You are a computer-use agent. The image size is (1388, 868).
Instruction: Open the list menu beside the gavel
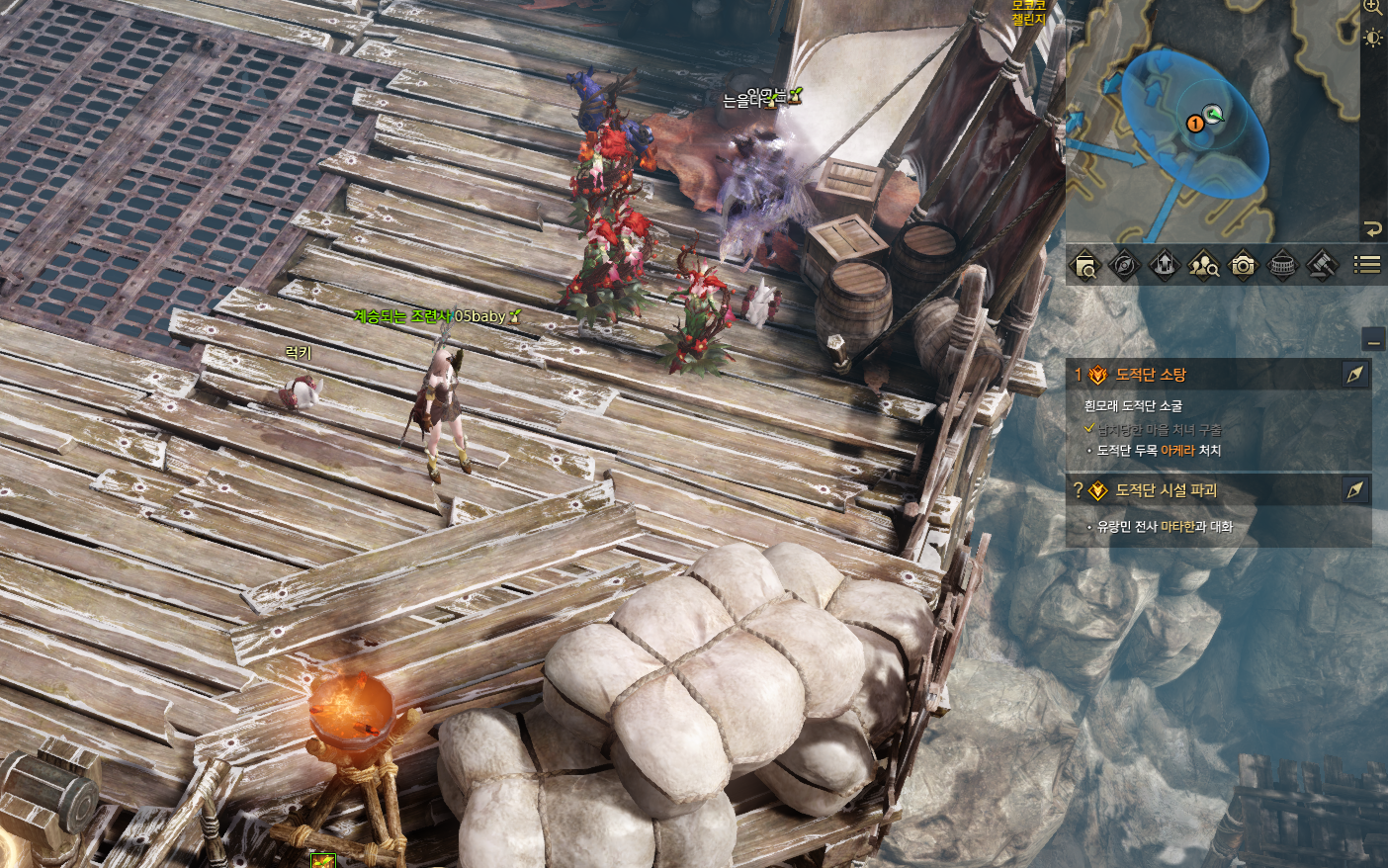pyautogui.click(x=1366, y=265)
